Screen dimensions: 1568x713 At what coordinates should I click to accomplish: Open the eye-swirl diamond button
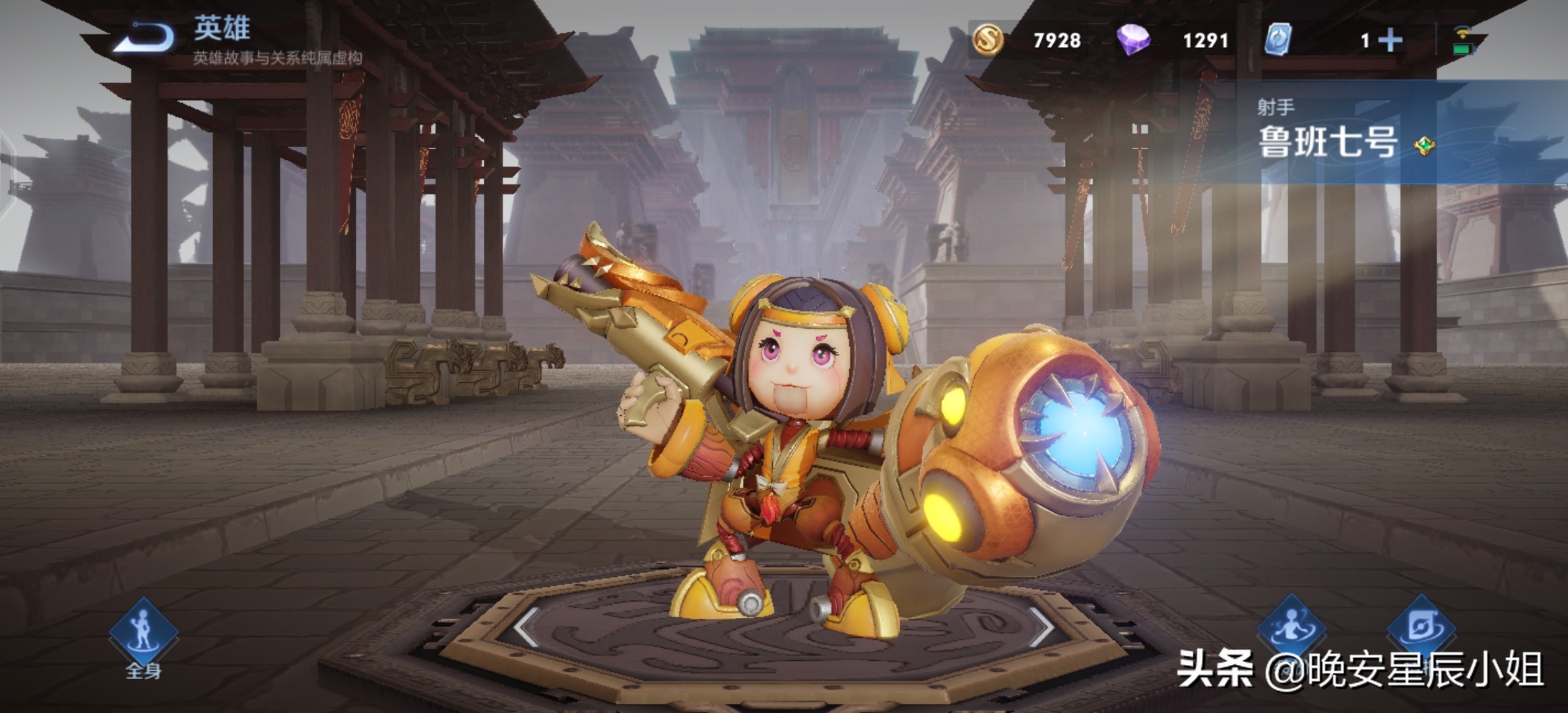click(1420, 627)
